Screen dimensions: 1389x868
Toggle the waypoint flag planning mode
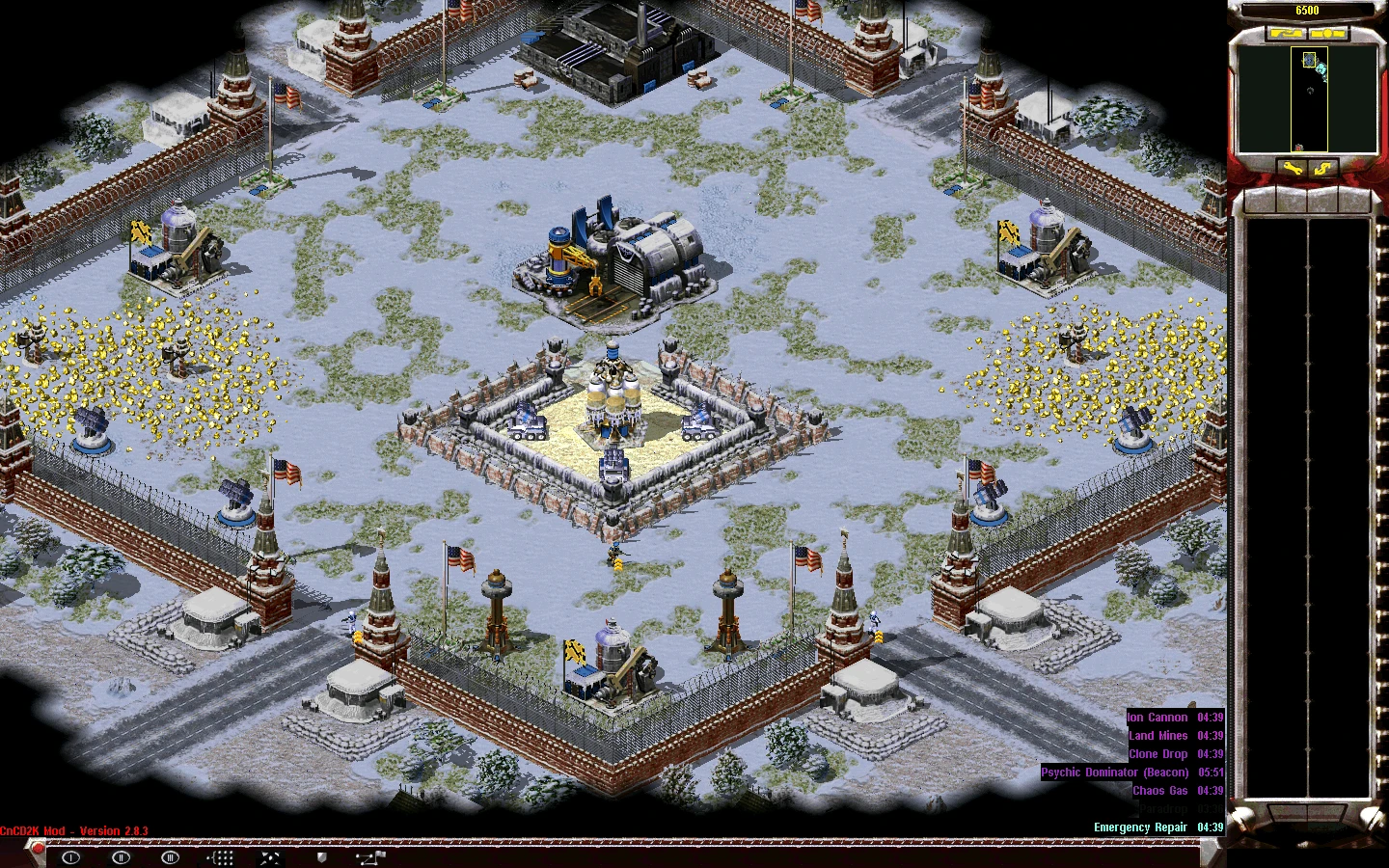[370, 856]
